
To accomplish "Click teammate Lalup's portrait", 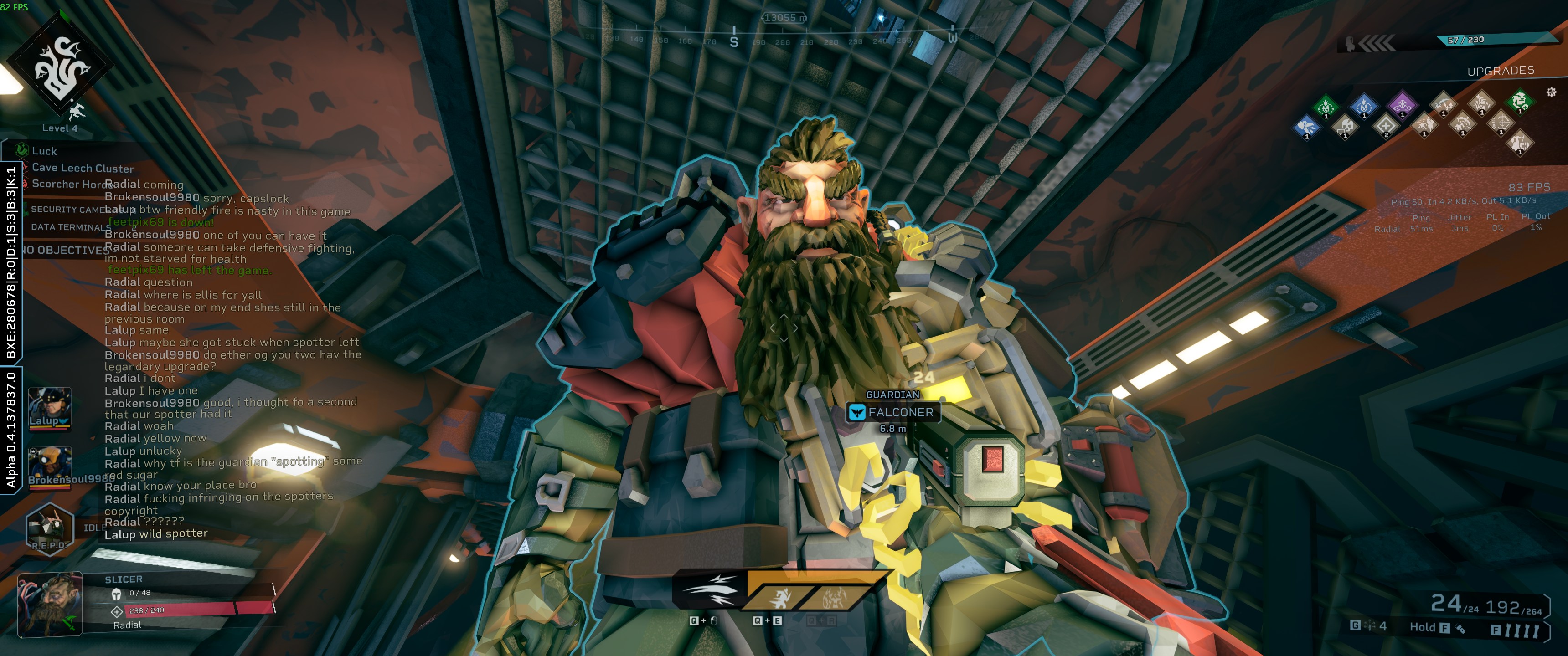I will pos(49,407).
